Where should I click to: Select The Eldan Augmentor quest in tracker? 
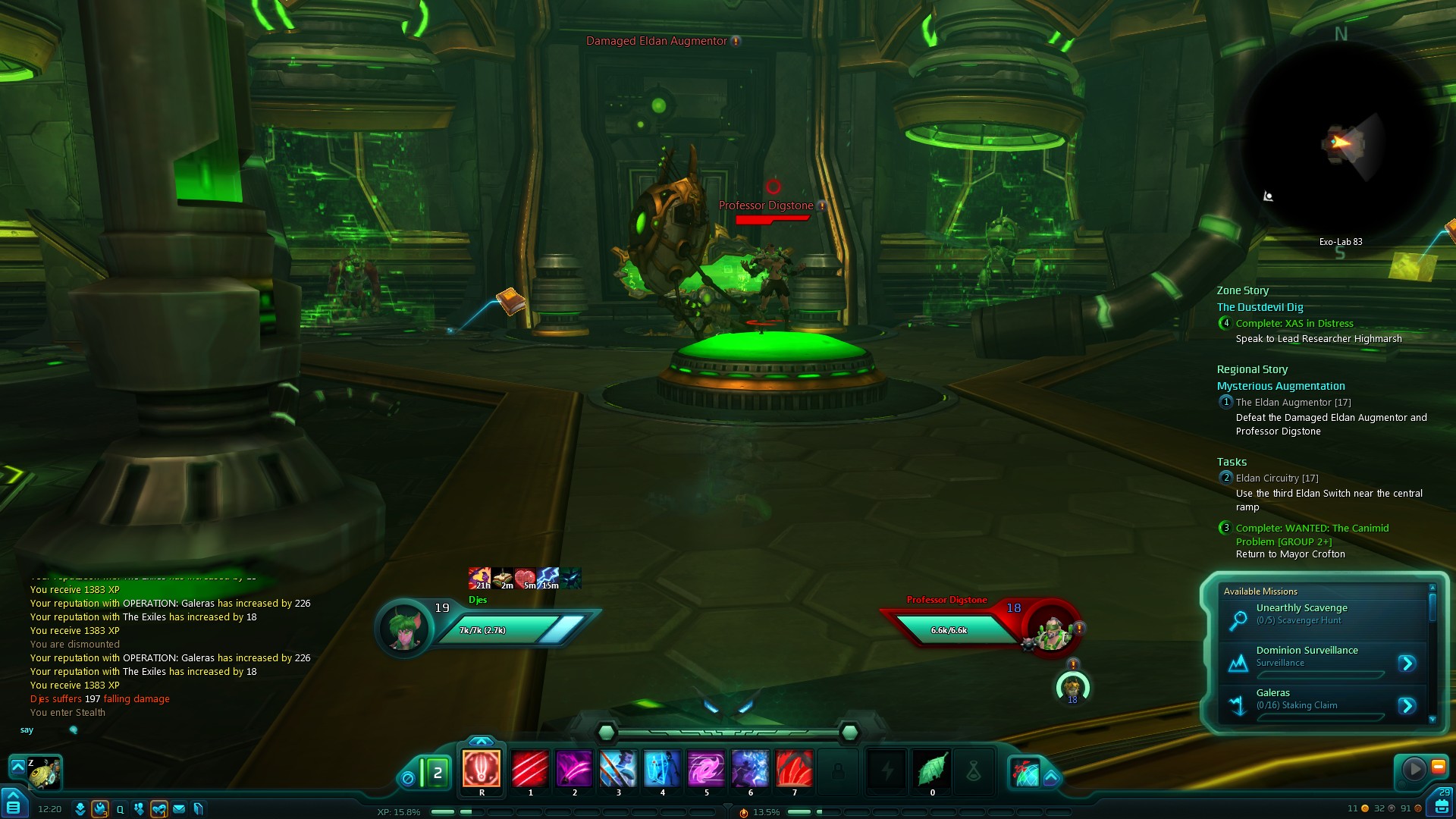1293,403
